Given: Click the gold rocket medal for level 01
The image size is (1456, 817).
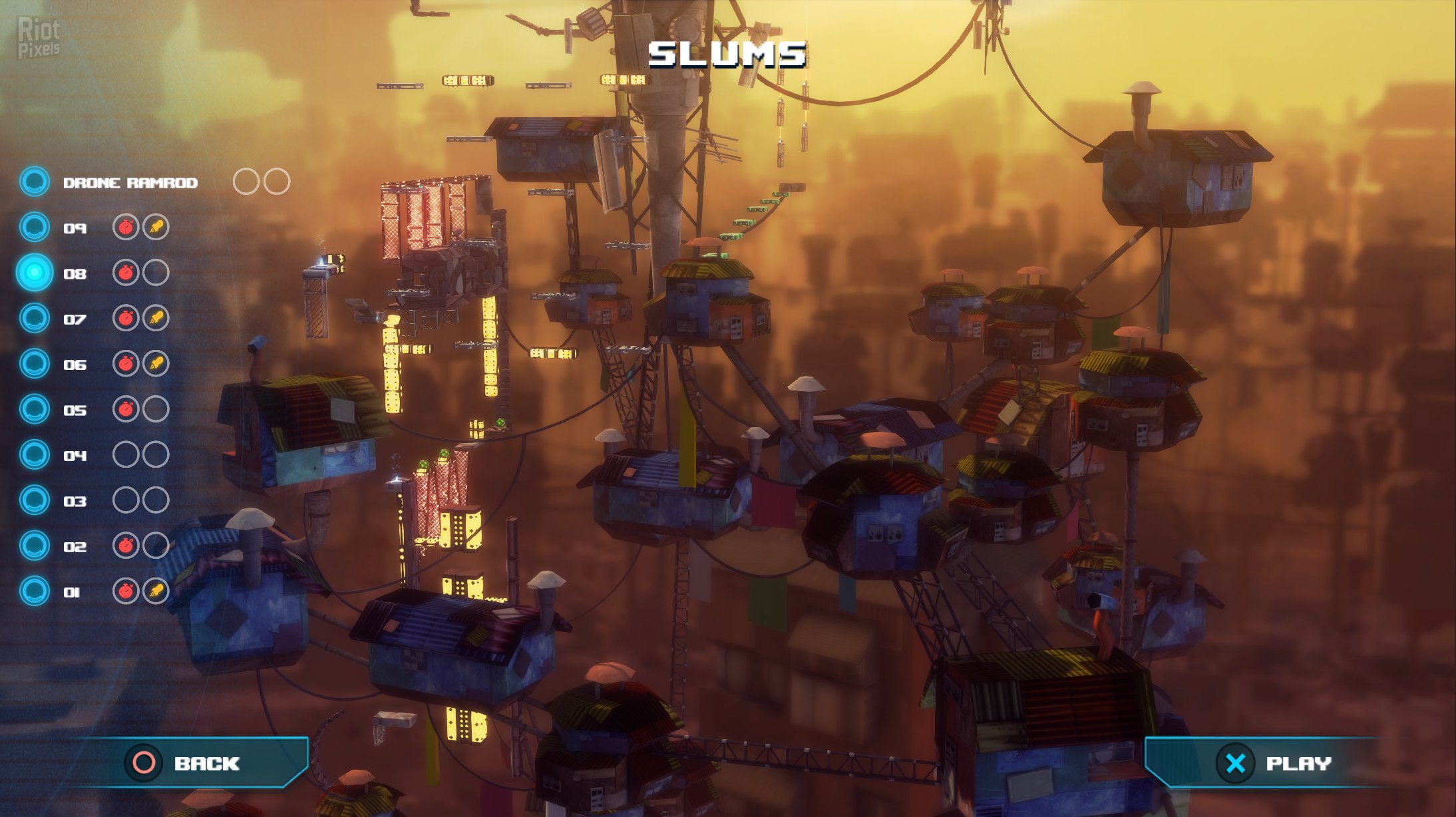Looking at the screenshot, I should 156,591.
